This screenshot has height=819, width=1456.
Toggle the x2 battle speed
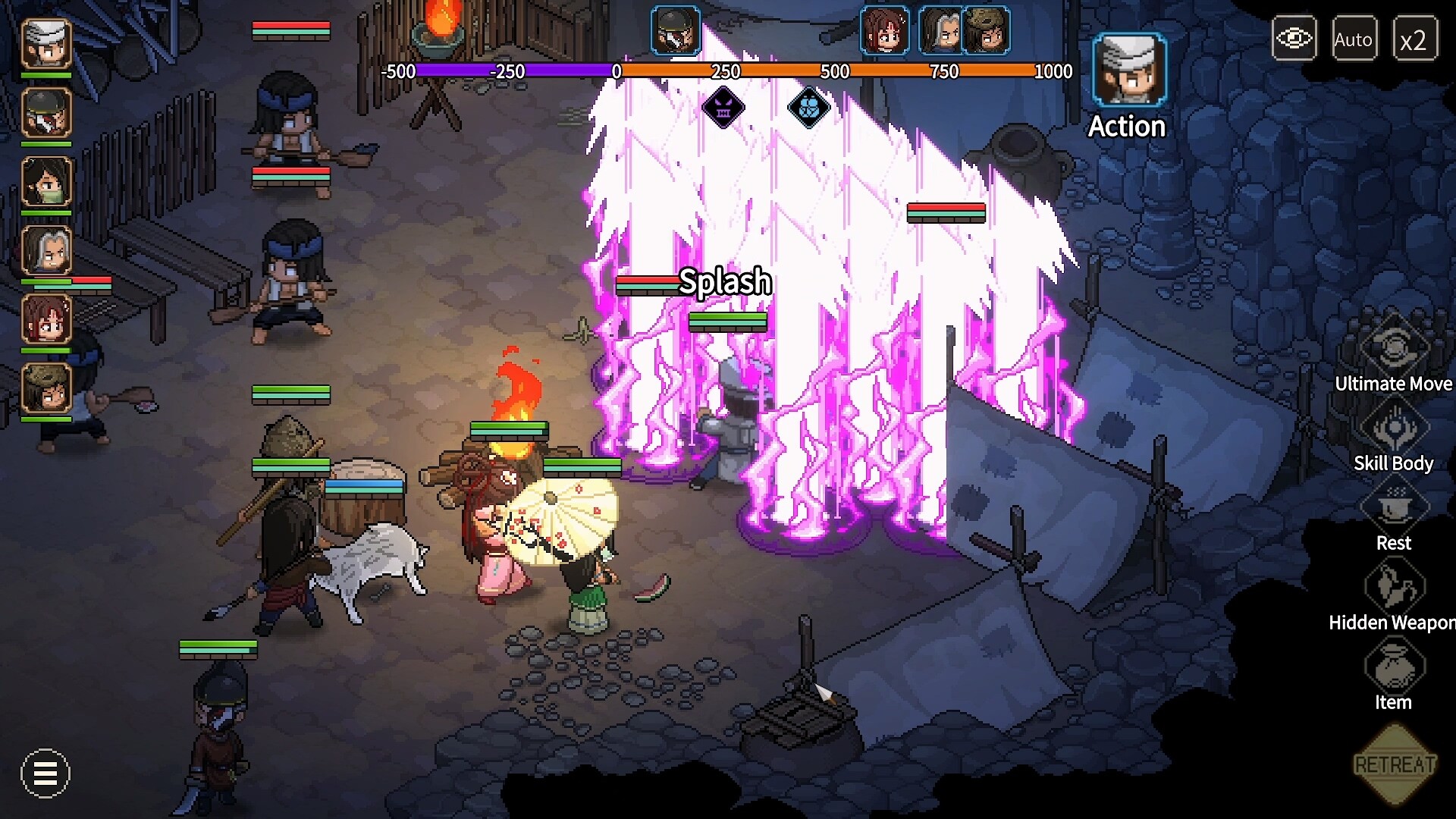pos(1417,39)
